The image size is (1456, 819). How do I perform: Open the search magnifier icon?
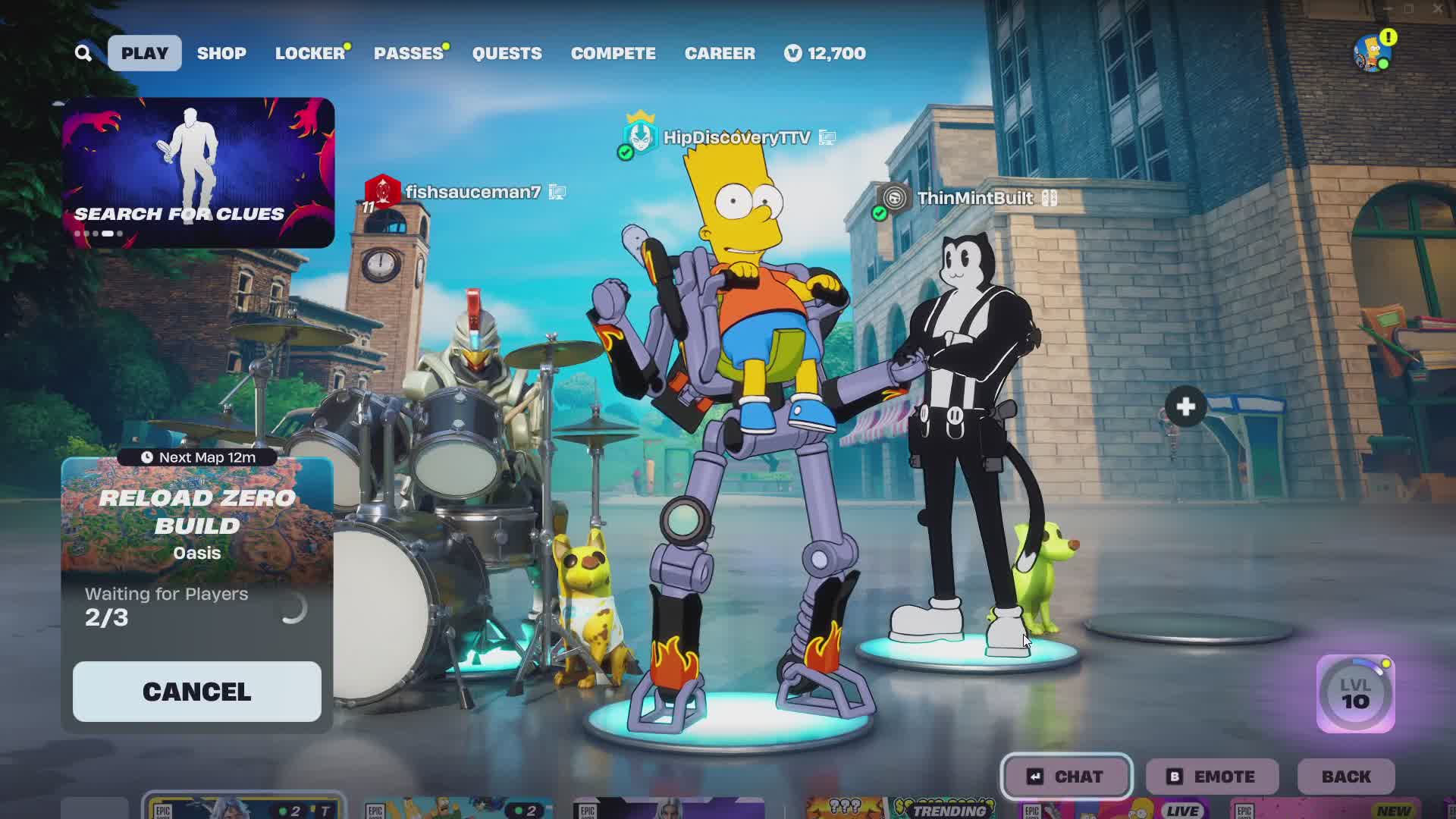pos(83,53)
